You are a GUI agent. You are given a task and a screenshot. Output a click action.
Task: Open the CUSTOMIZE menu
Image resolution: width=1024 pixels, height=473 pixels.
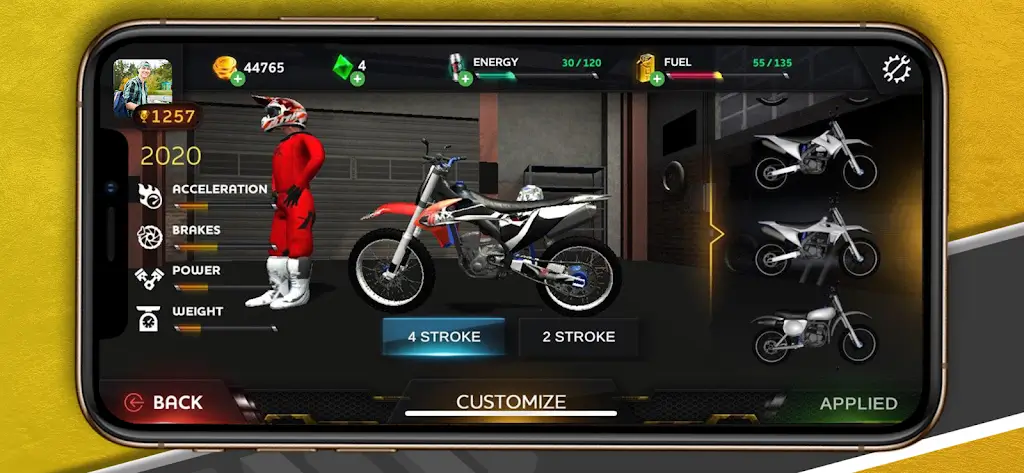(x=511, y=402)
